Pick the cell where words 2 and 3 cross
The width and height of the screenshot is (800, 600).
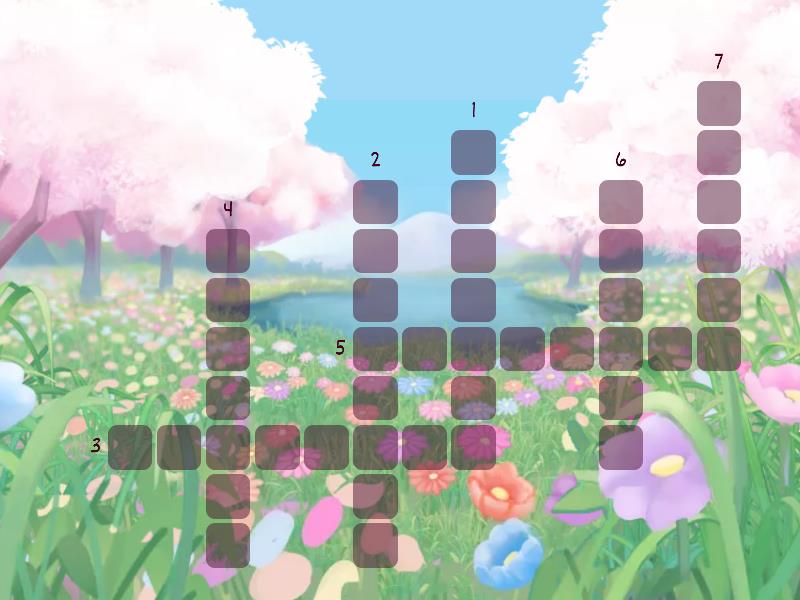pyautogui.click(x=375, y=447)
